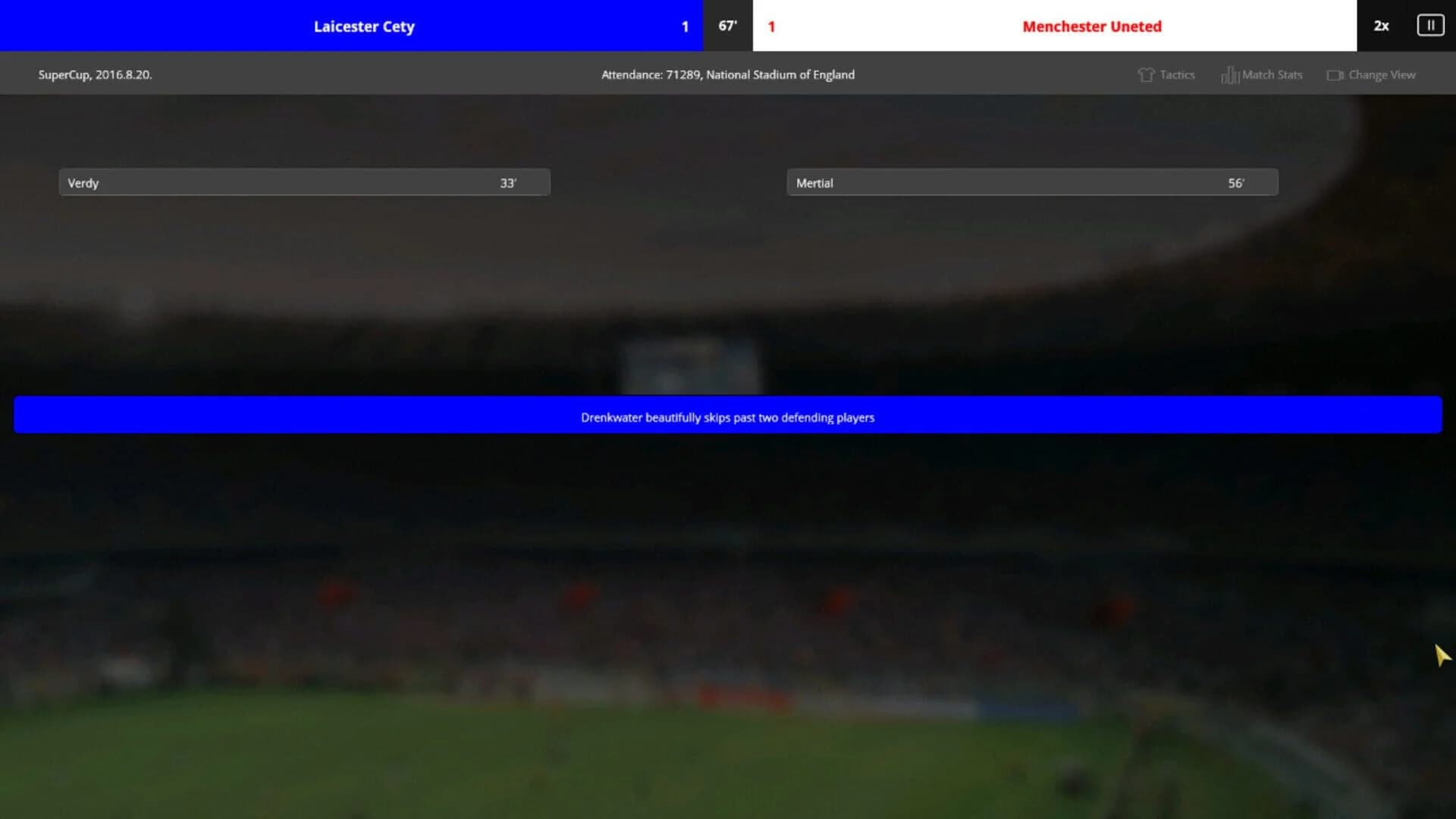Click the attendance text for National Stadium
This screenshot has height=819, width=1456.
[727, 74]
